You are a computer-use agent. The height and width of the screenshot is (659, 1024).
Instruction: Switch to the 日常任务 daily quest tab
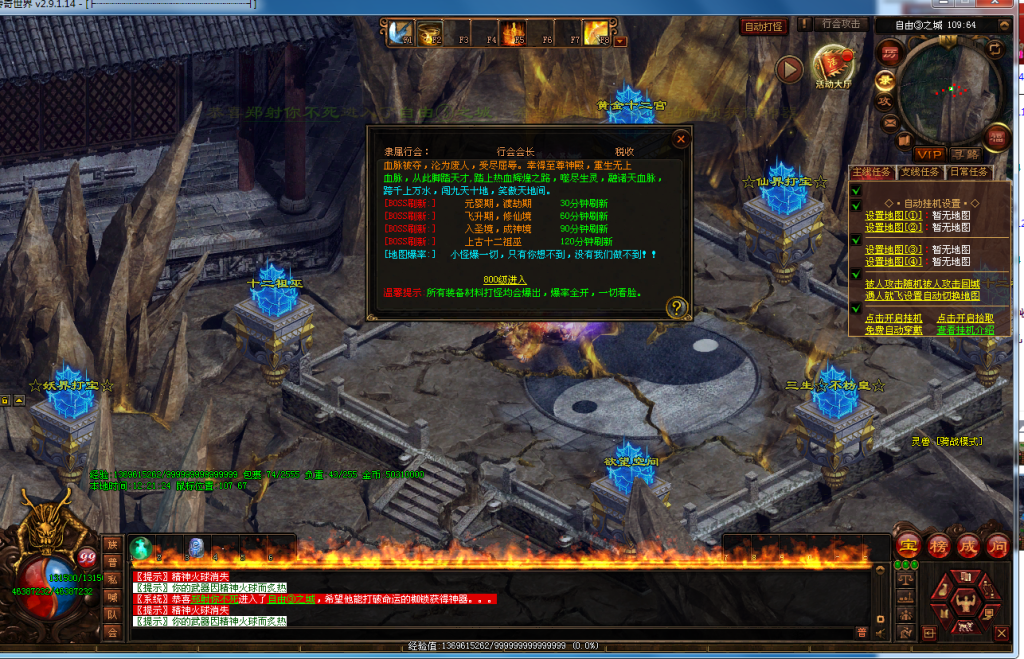tap(967, 172)
